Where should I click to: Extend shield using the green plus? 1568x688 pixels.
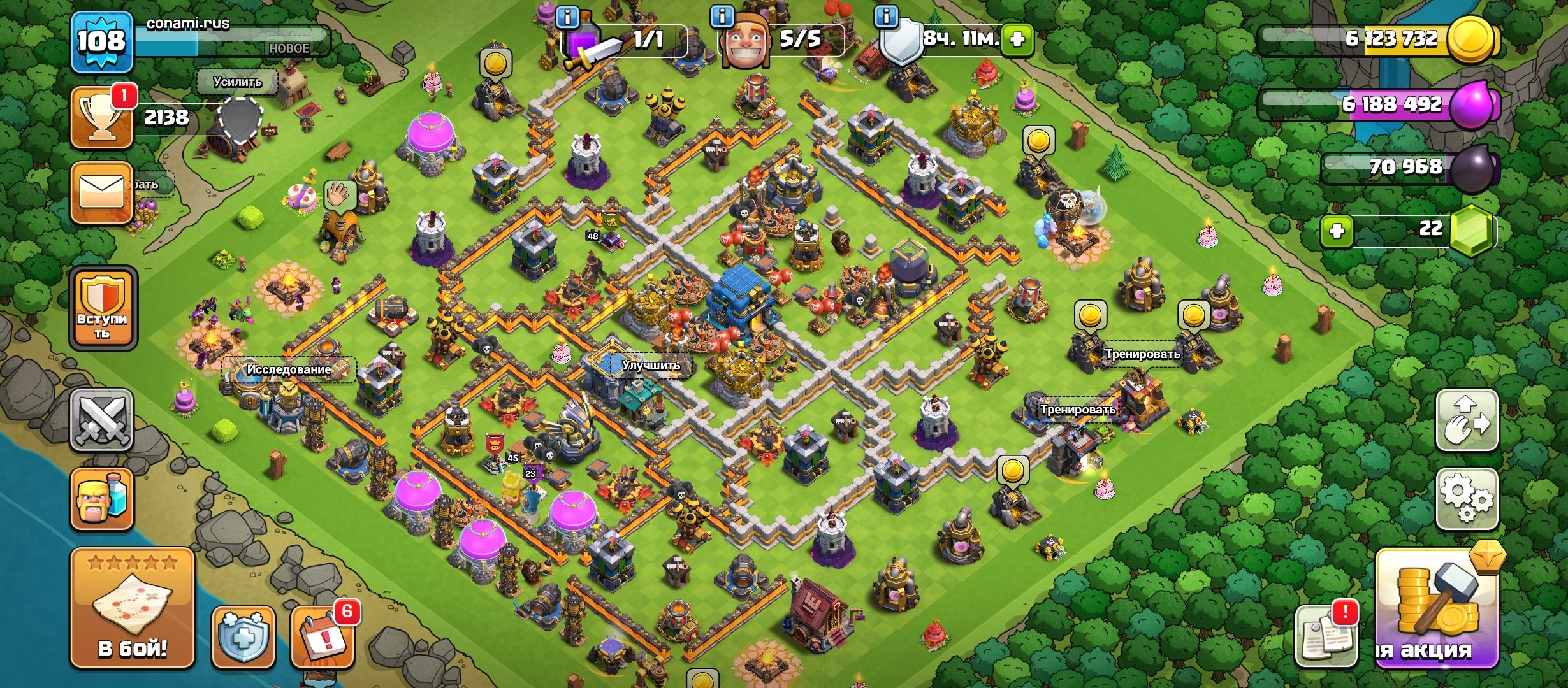(1017, 39)
